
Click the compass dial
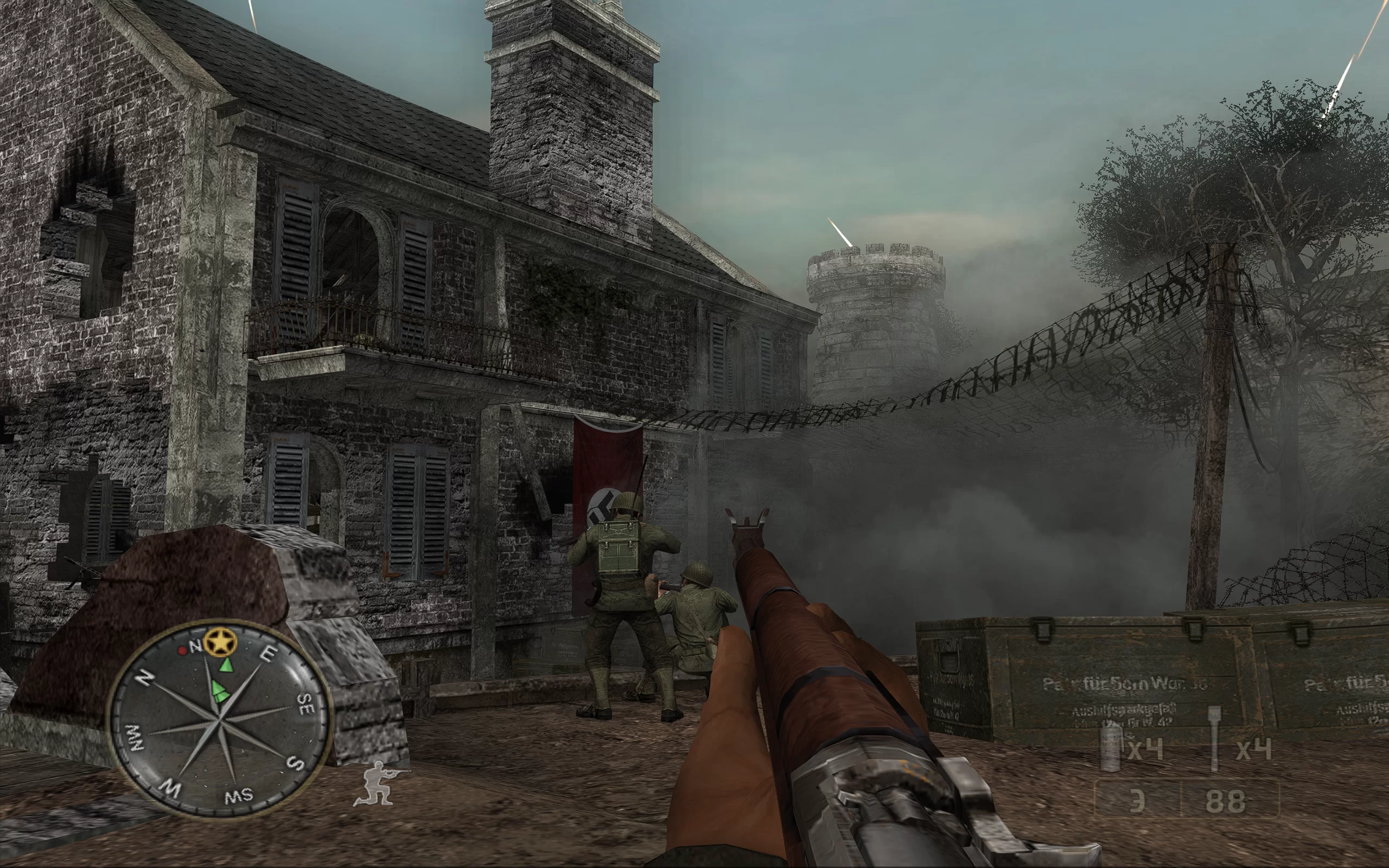click(220, 719)
